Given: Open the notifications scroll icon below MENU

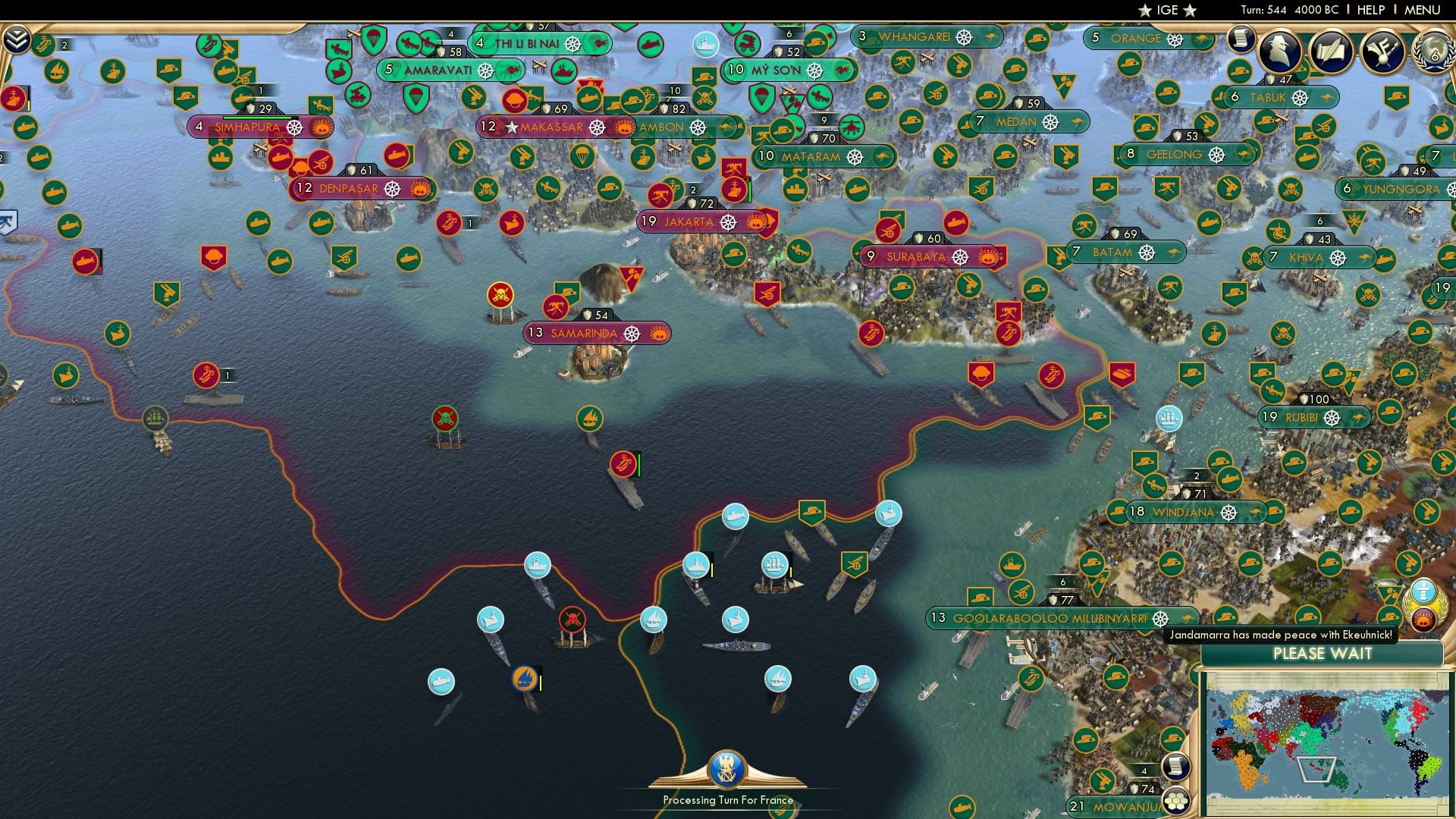Looking at the screenshot, I should (1239, 40).
